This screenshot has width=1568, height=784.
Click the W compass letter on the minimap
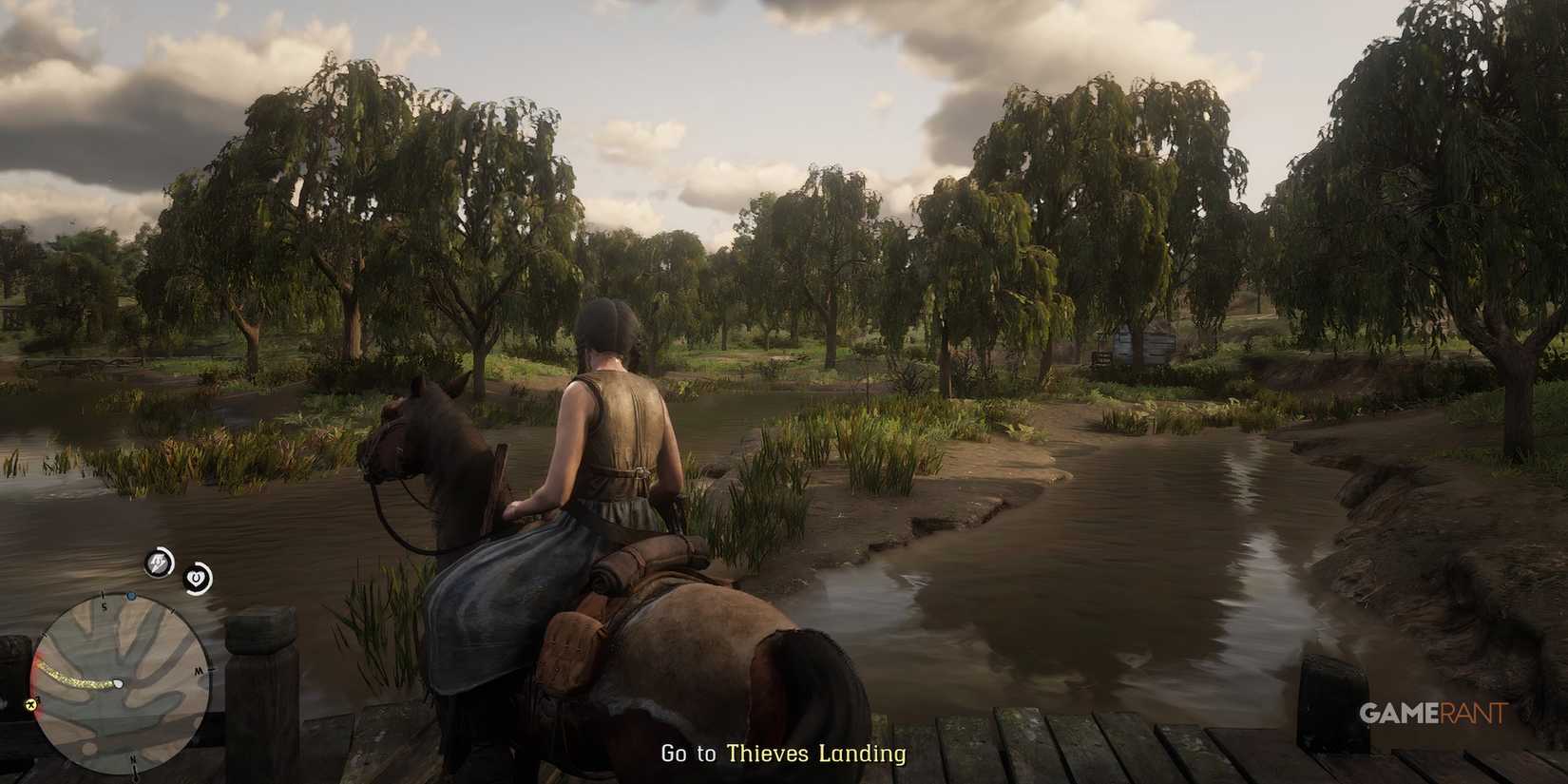(197, 672)
